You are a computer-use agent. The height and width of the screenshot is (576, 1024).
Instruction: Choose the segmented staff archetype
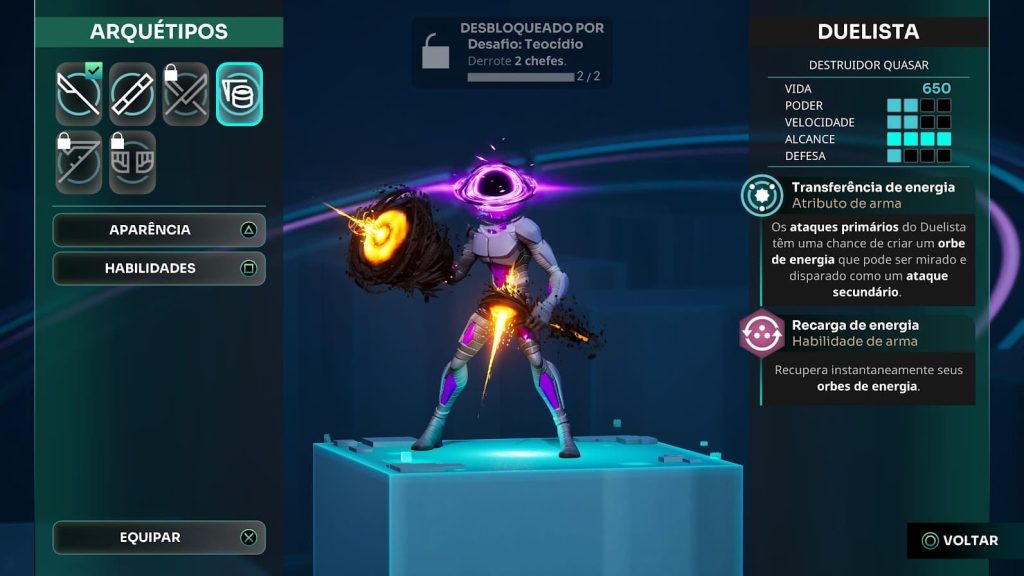point(132,94)
